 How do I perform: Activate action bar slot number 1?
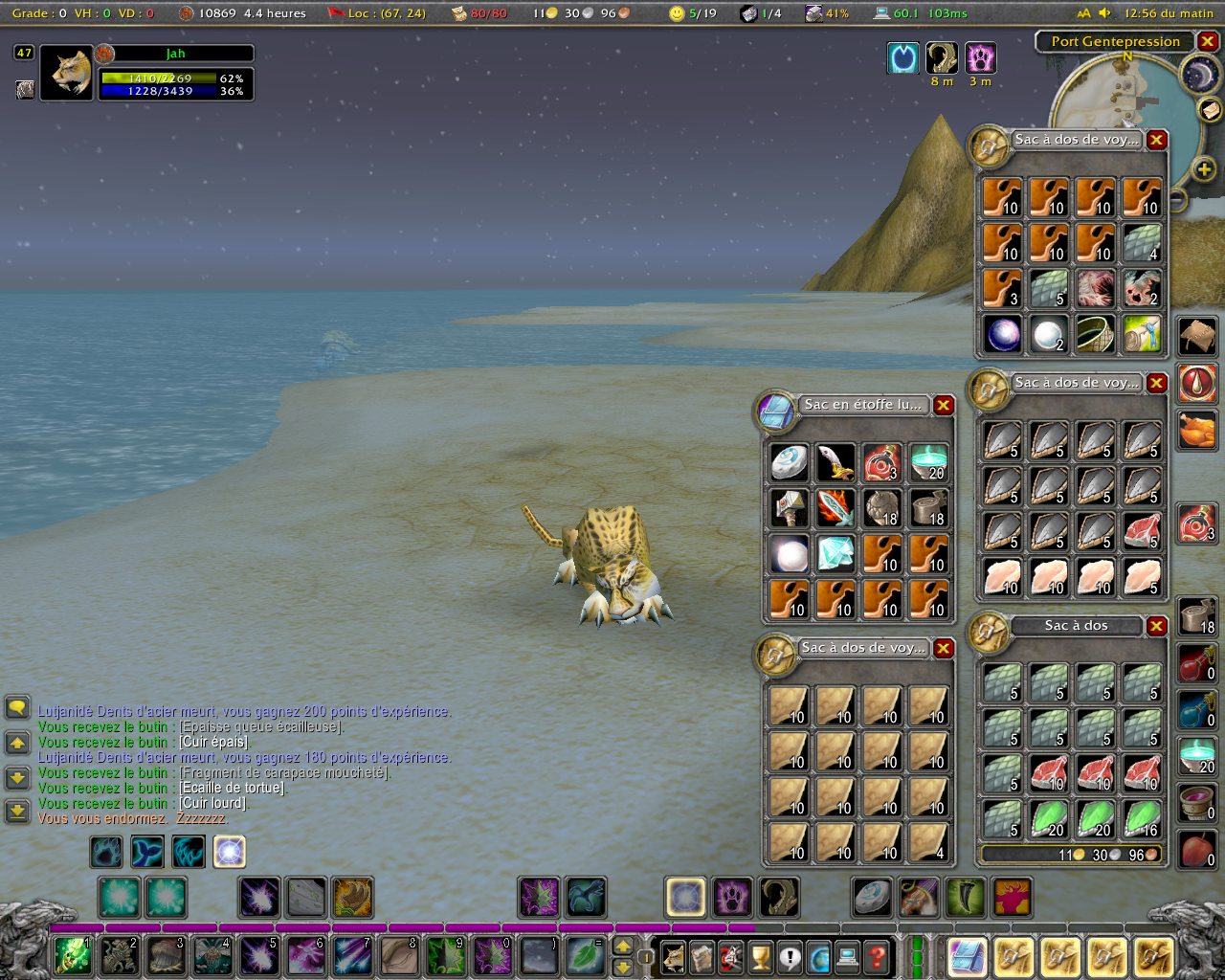(73, 956)
